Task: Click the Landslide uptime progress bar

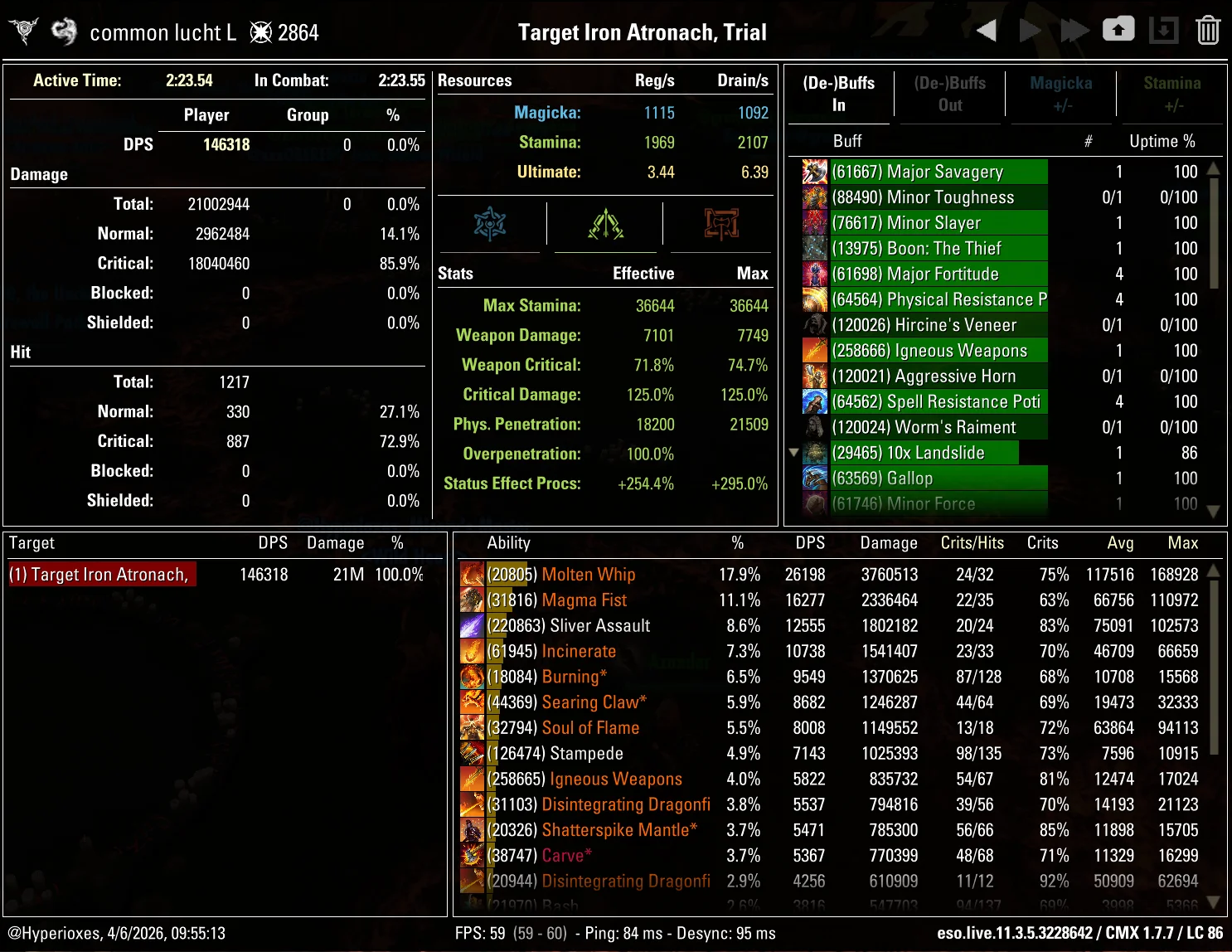Action: pyautogui.click(x=924, y=453)
